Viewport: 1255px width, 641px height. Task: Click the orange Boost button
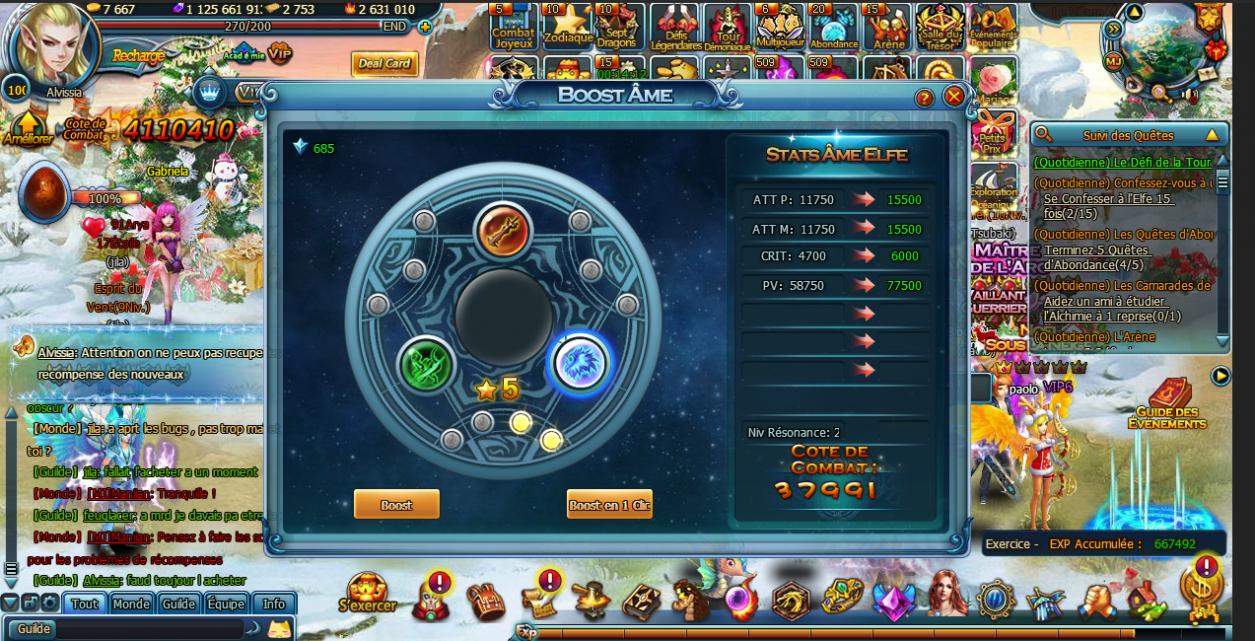tap(396, 505)
